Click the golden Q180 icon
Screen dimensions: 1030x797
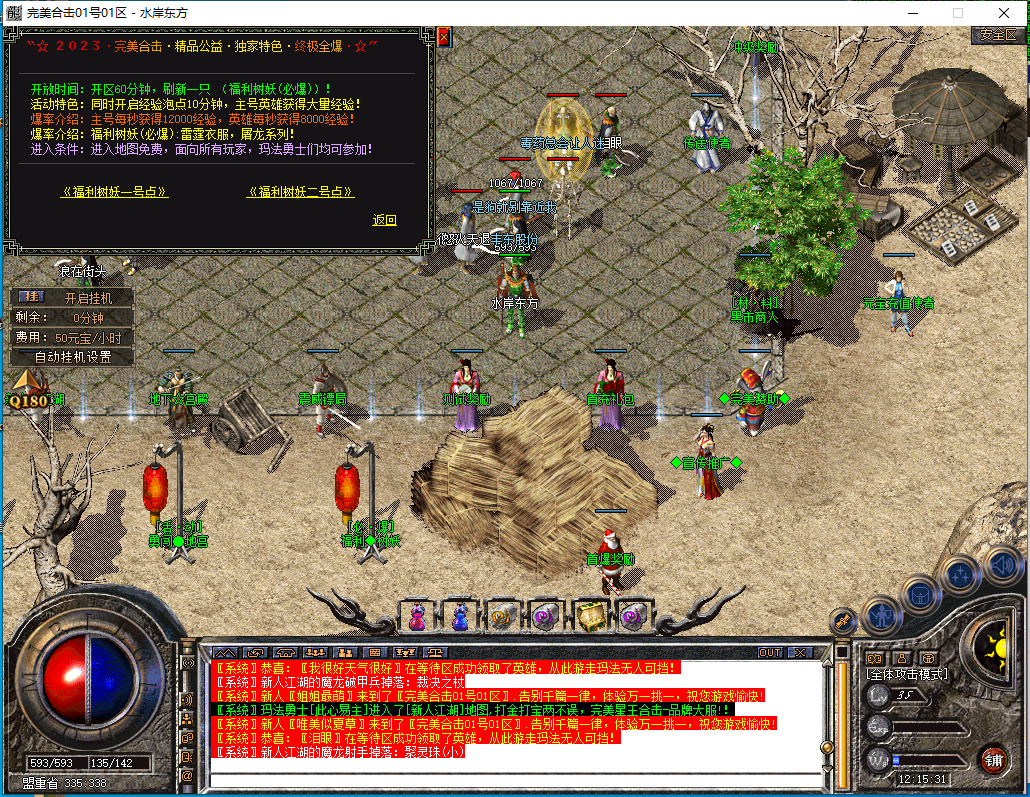tap(27, 391)
